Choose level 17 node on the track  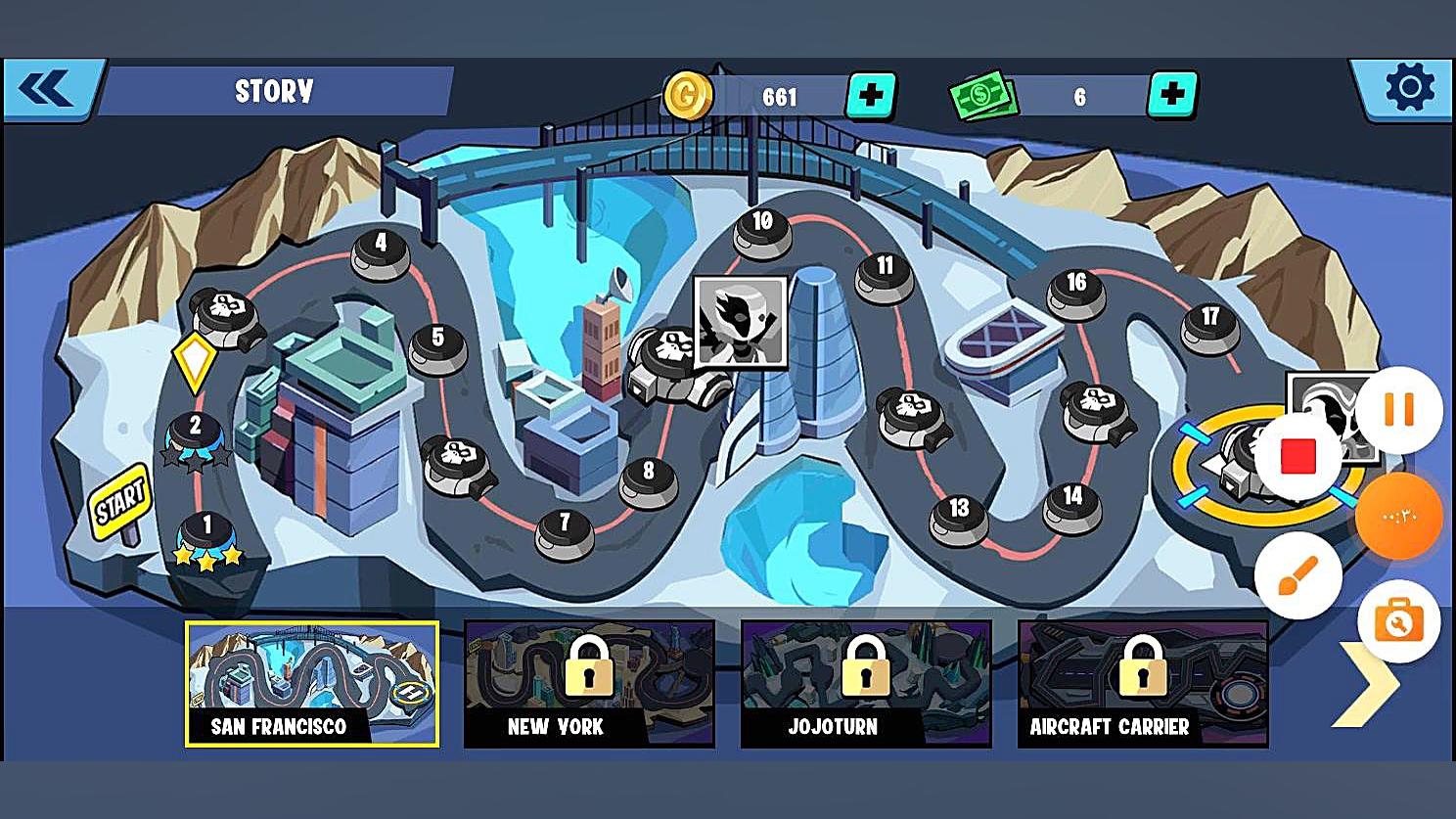[1210, 323]
